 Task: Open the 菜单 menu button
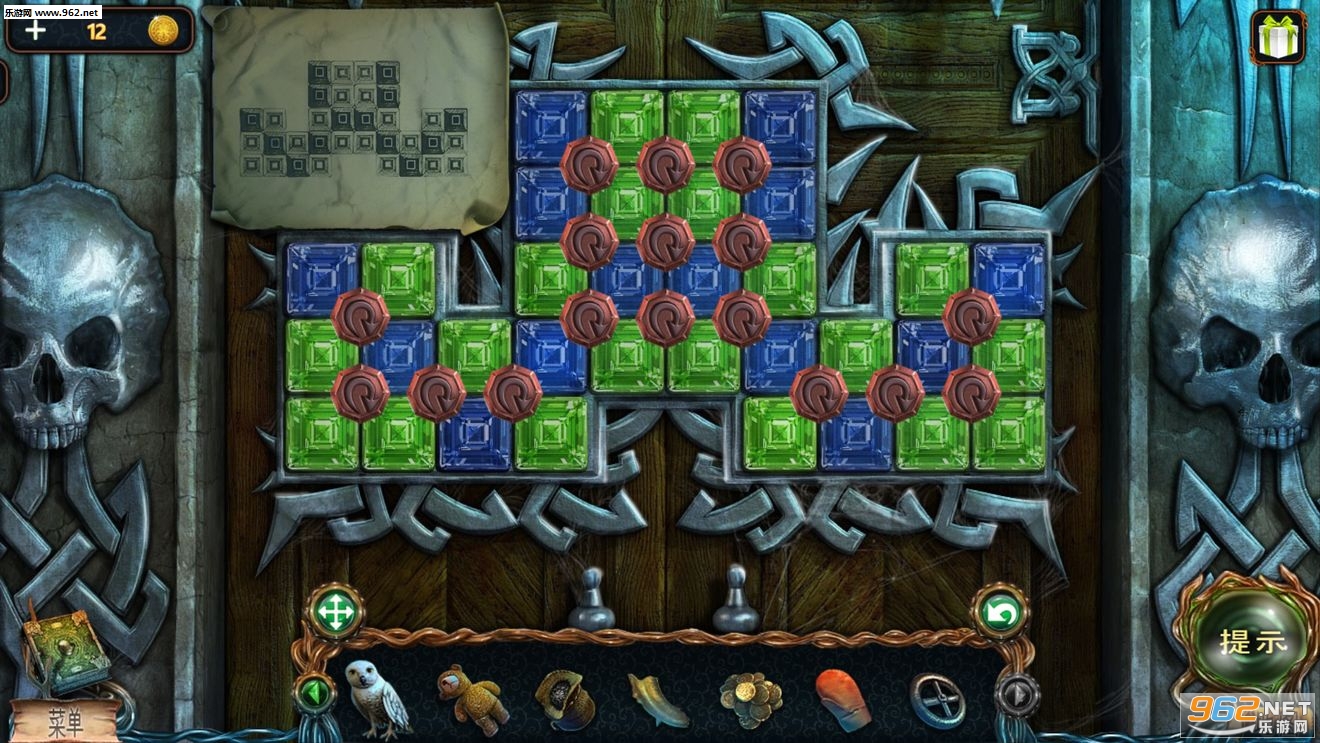[66, 720]
